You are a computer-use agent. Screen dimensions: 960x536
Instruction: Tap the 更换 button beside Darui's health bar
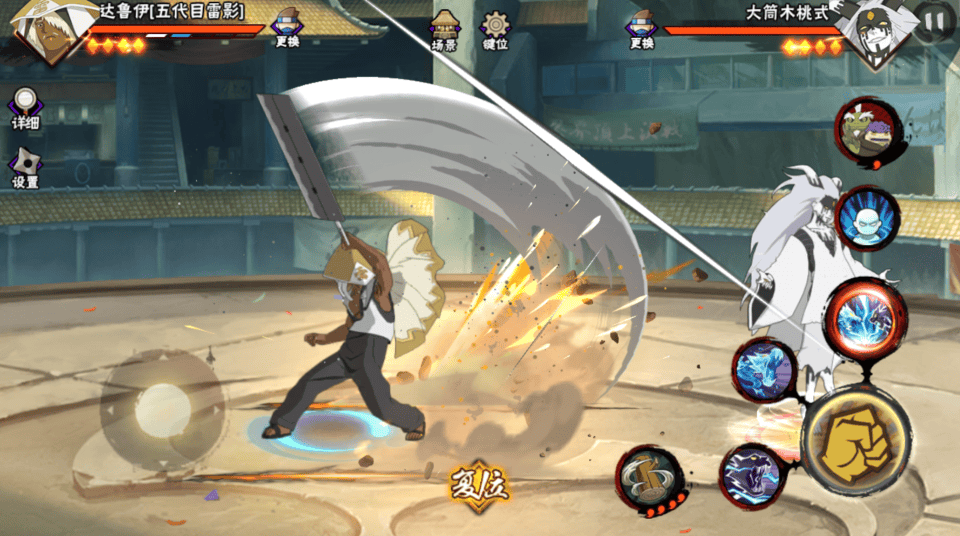pos(286,29)
